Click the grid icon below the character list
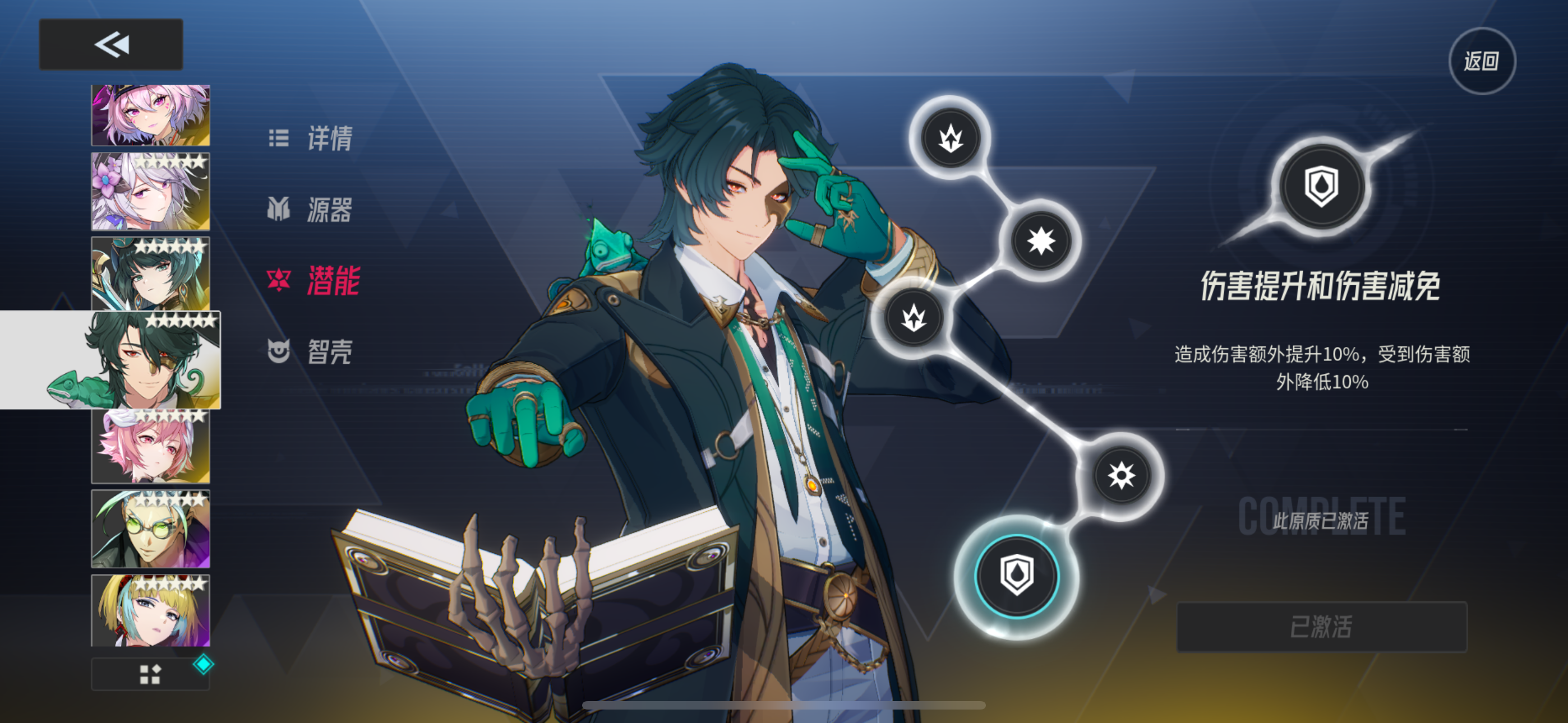 [151, 674]
